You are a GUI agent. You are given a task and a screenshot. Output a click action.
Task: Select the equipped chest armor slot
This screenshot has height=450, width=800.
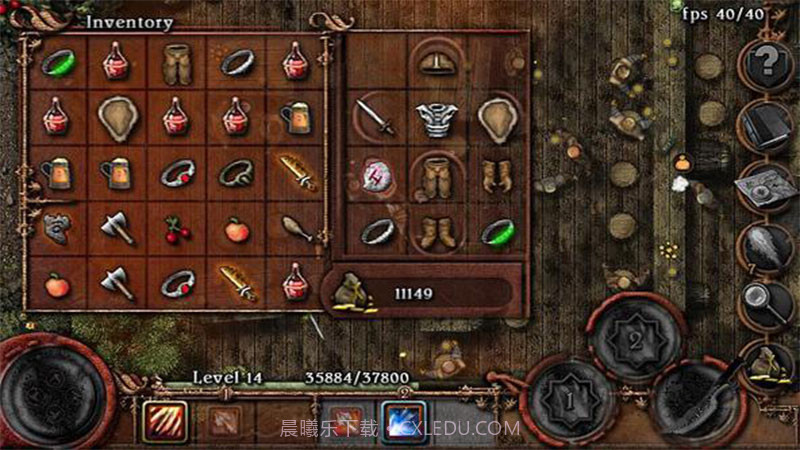437,119
